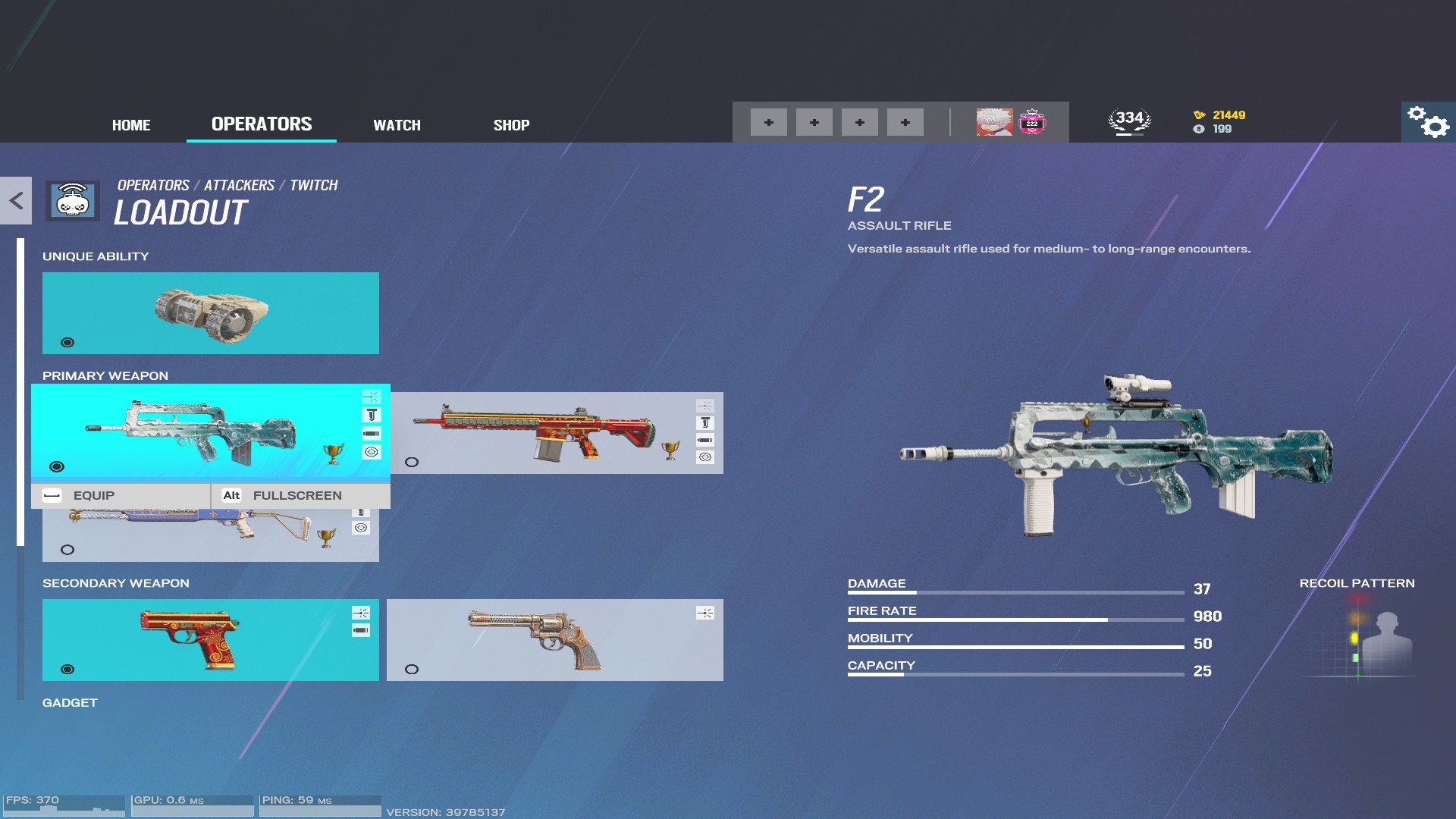Image resolution: width=1456 pixels, height=819 pixels.
Task: Open the SHOP menu
Action: pyautogui.click(x=511, y=125)
